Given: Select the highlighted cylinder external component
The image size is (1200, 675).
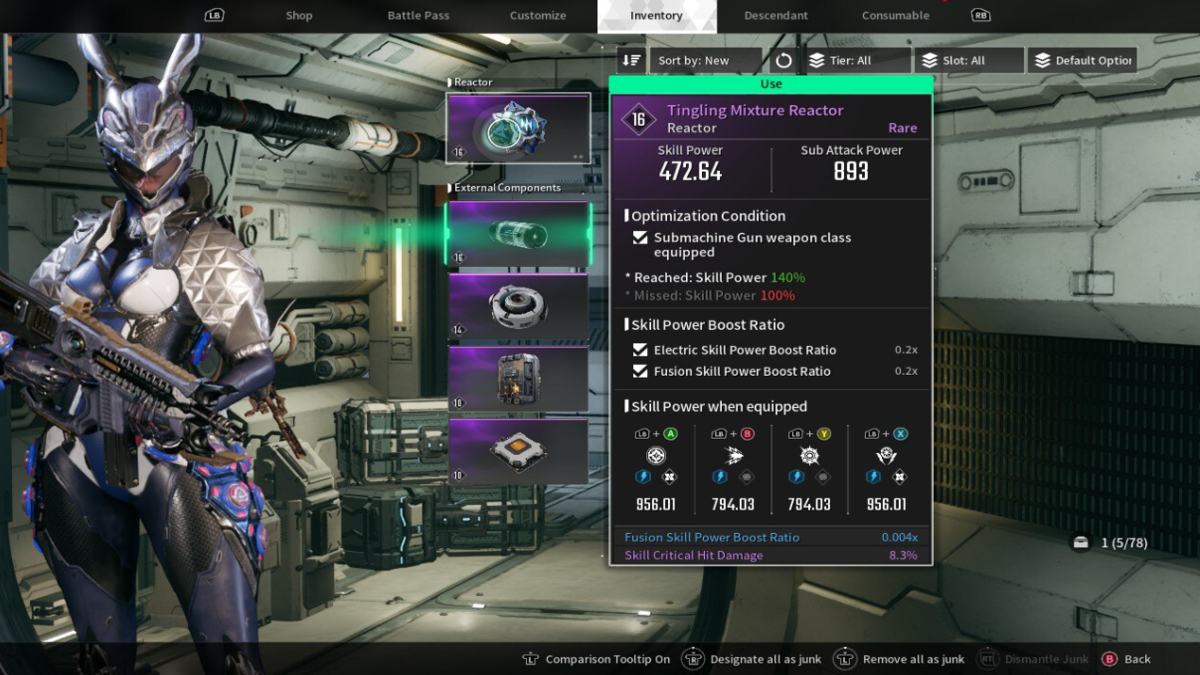Looking at the screenshot, I should [x=518, y=234].
